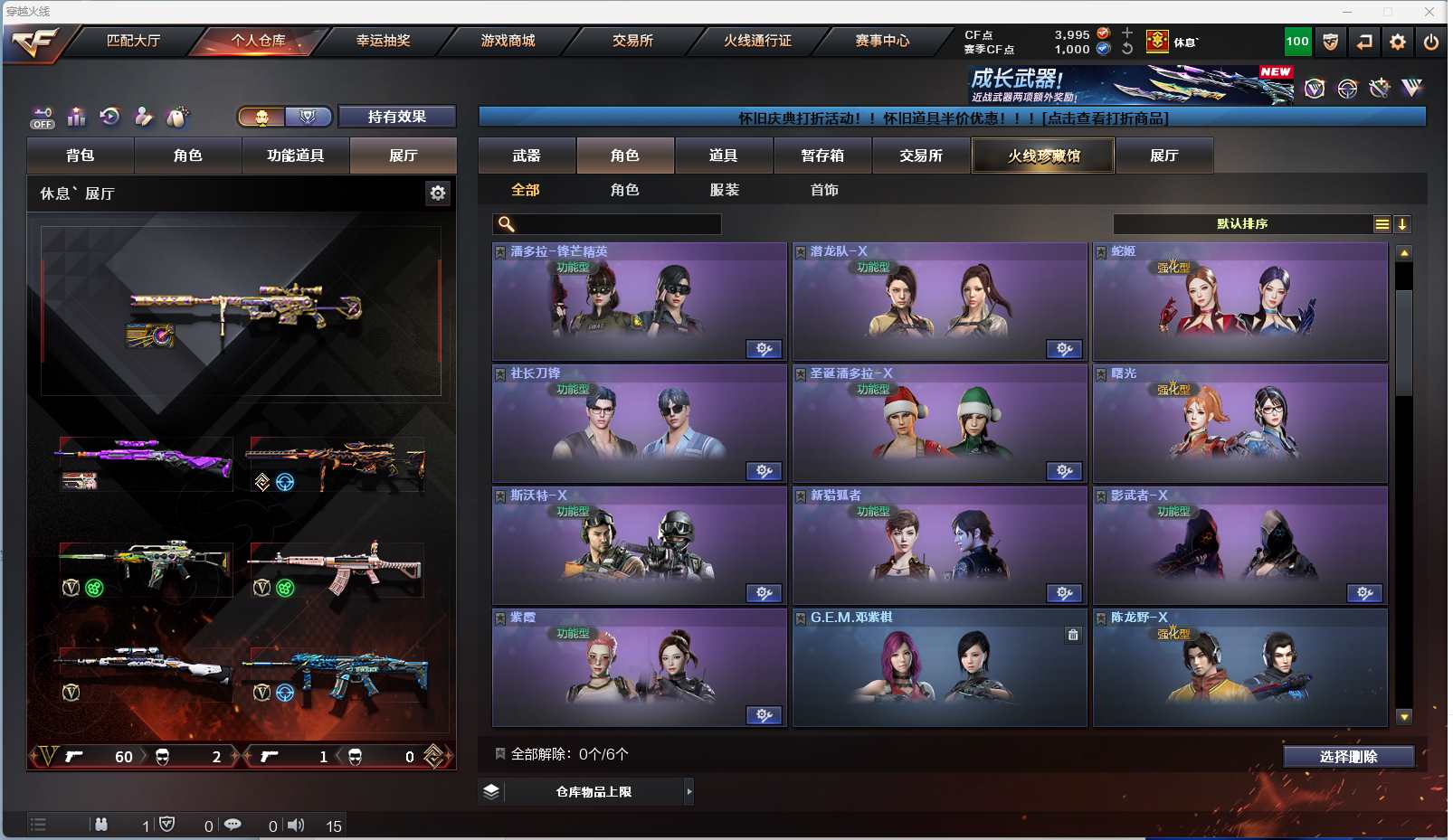Select the 暂存箱 temporary storage tab

(822, 156)
